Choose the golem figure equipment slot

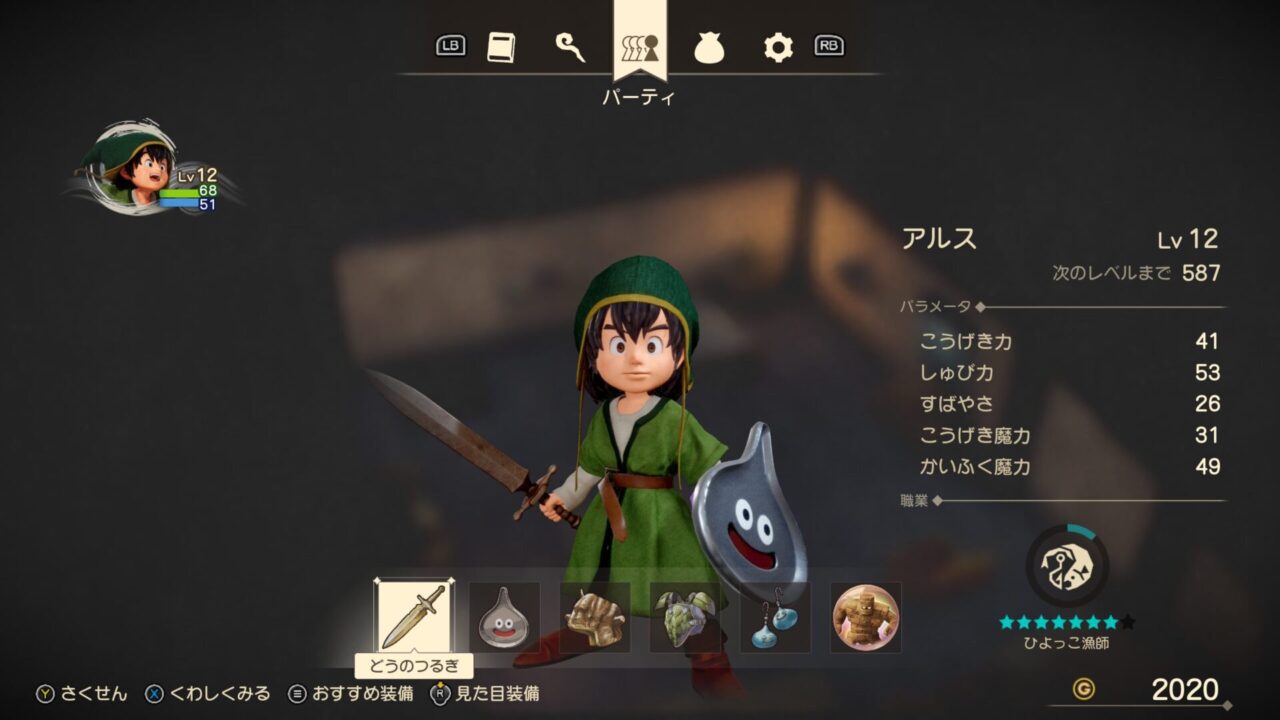[x=866, y=617]
